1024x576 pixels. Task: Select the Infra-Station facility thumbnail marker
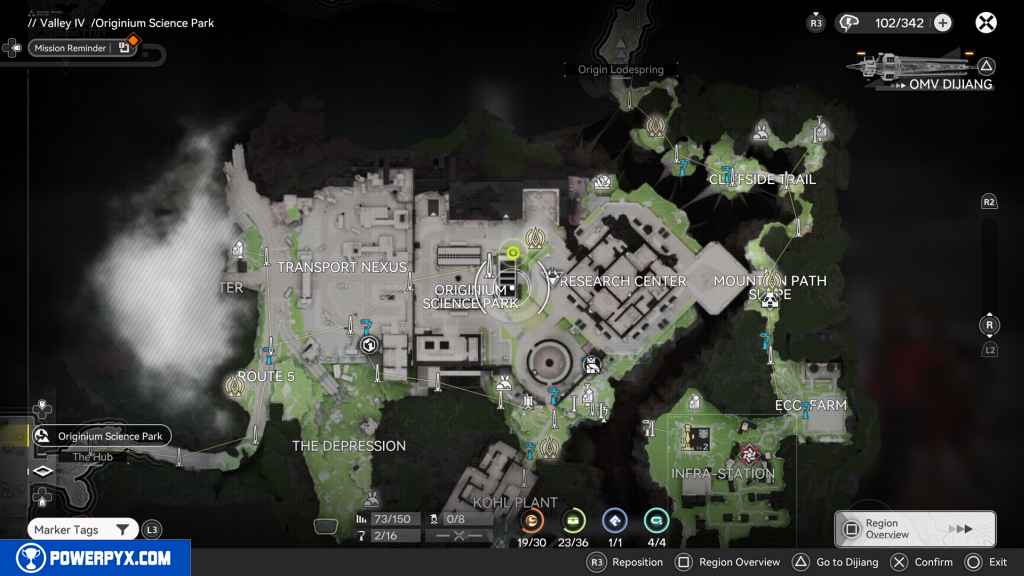pos(698,436)
